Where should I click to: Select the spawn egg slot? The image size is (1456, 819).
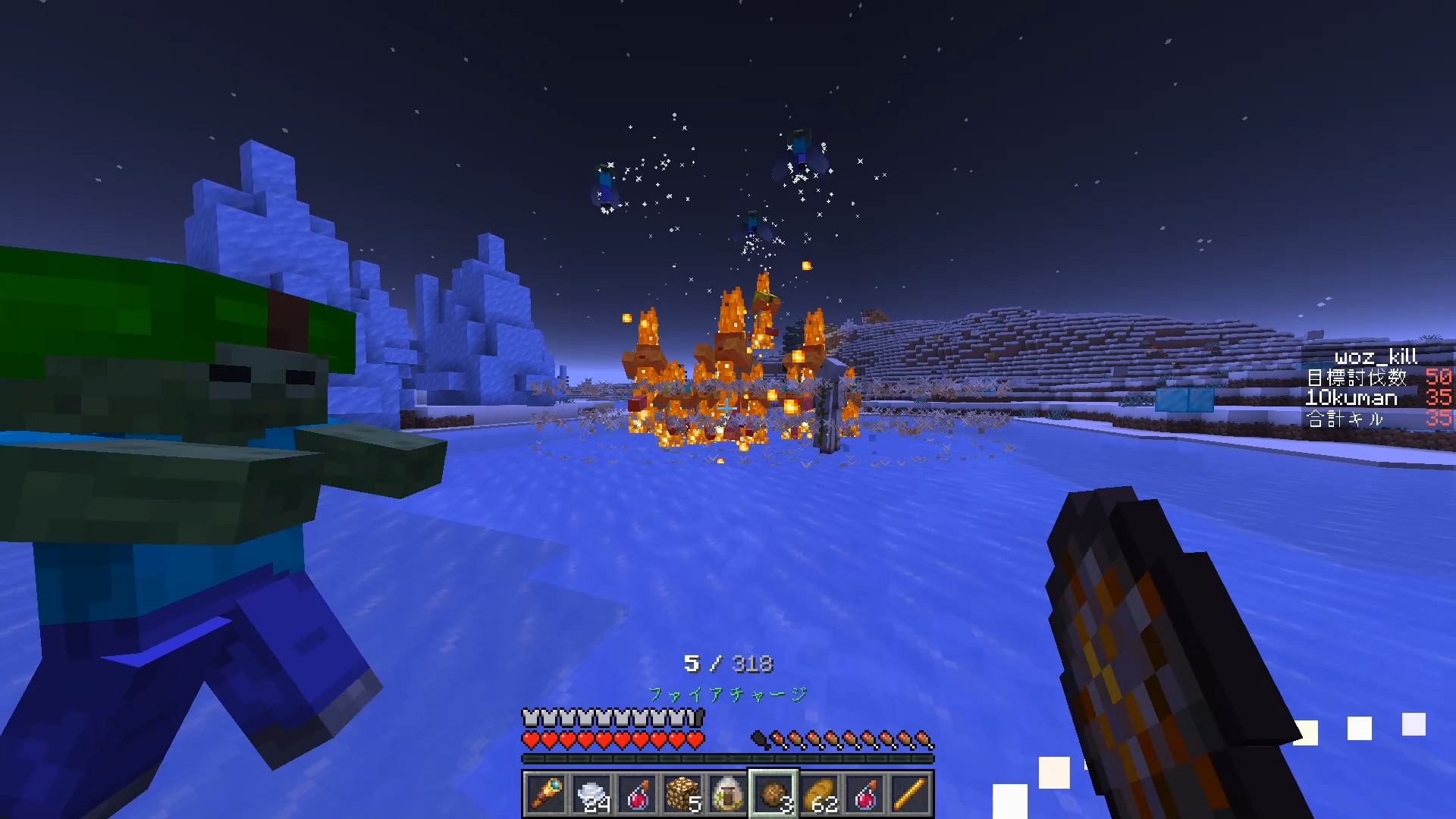pyautogui.click(x=728, y=794)
